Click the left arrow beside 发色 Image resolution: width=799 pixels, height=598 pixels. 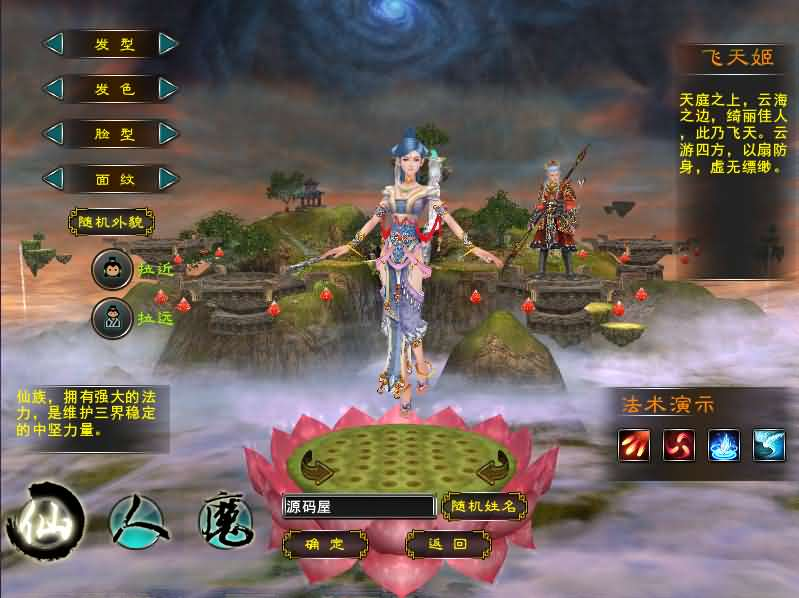click(x=53, y=89)
